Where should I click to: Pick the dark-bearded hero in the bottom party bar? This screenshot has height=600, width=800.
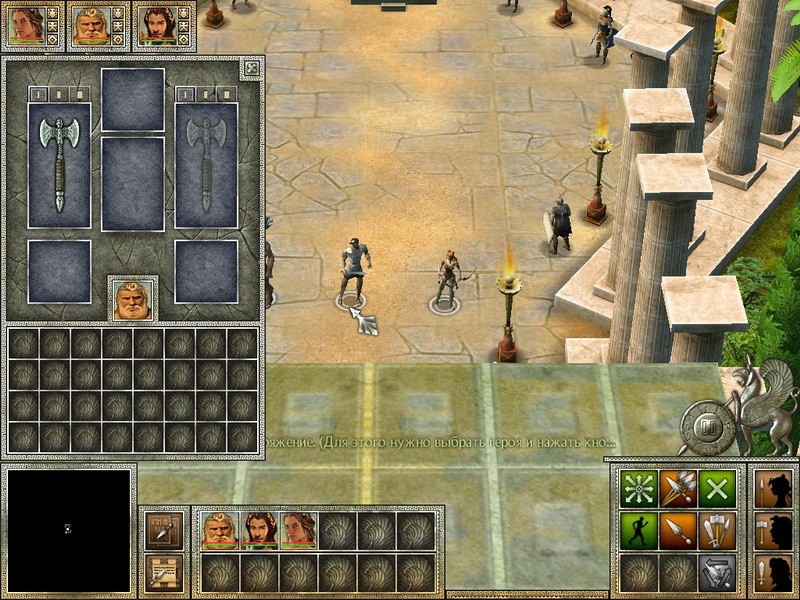(258, 530)
